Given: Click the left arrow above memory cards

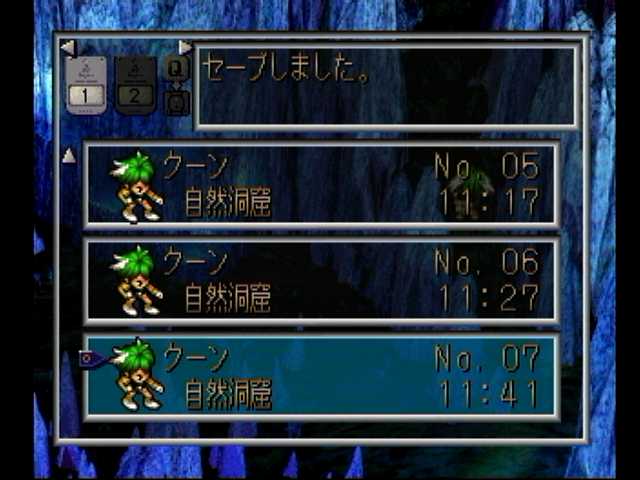Looking at the screenshot, I should pyautogui.click(x=67, y=47).
